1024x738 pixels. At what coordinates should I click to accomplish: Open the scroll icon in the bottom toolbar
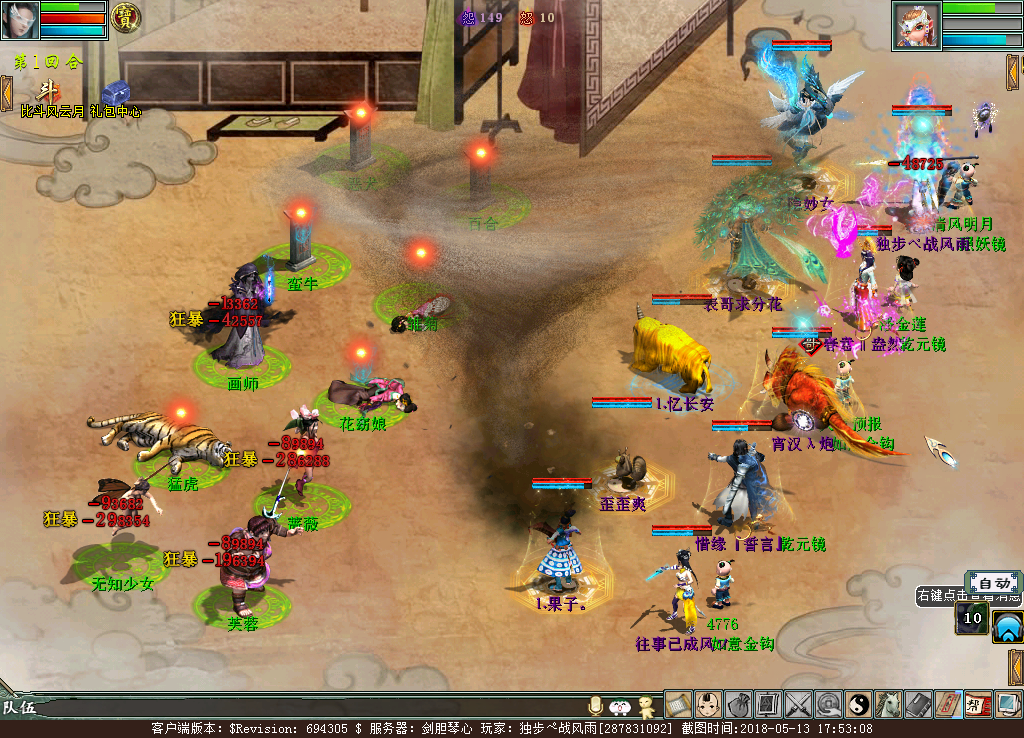pos(678,705)
